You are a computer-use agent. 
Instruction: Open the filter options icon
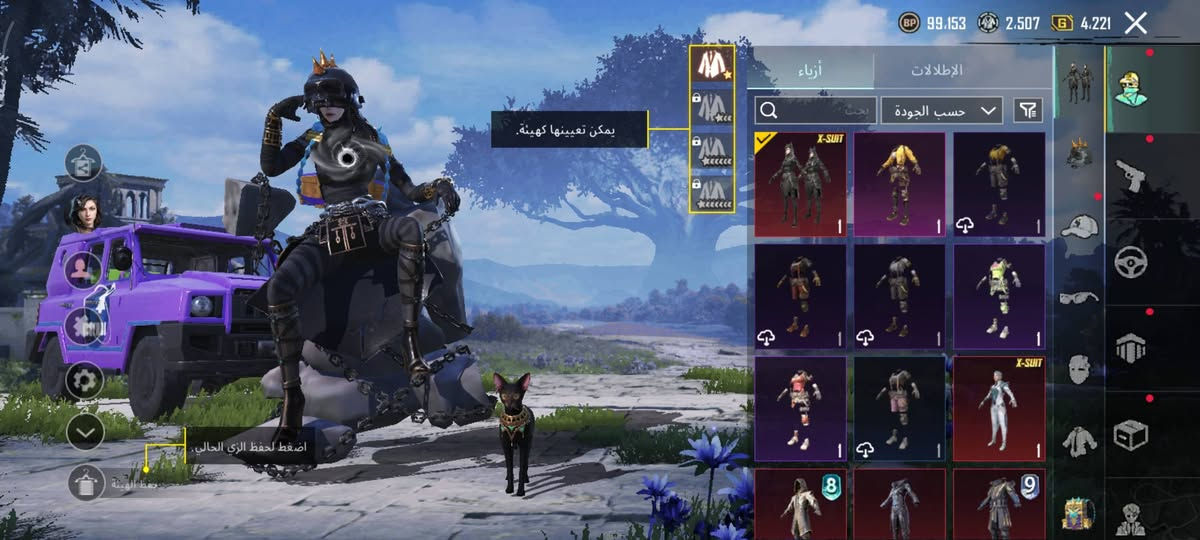coord(1028,110)
